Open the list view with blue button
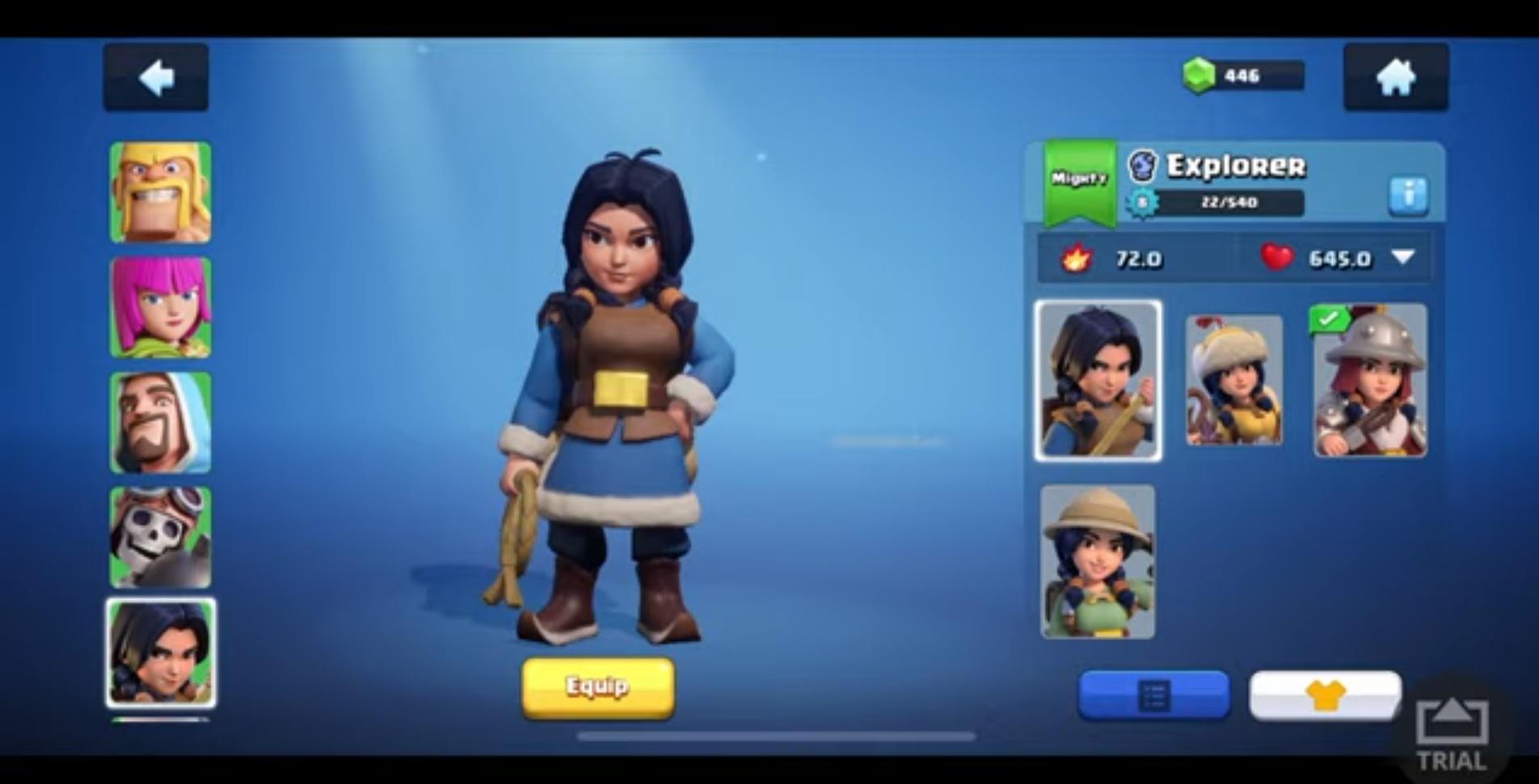 point(1154,693)
